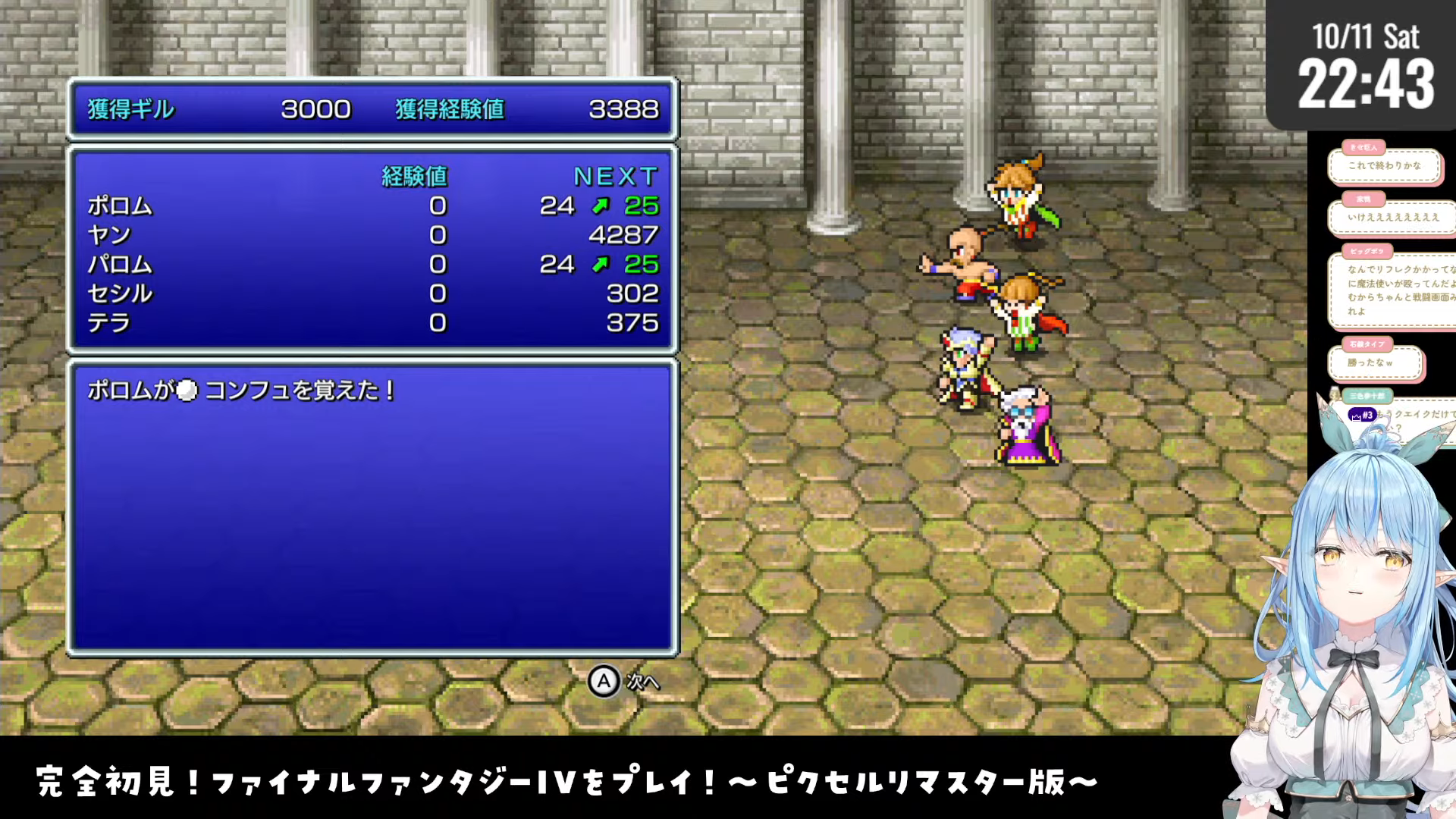Click the Porom learned Confuse message window
Viewport: 1456px width, 819px height.
coord(372,508)
